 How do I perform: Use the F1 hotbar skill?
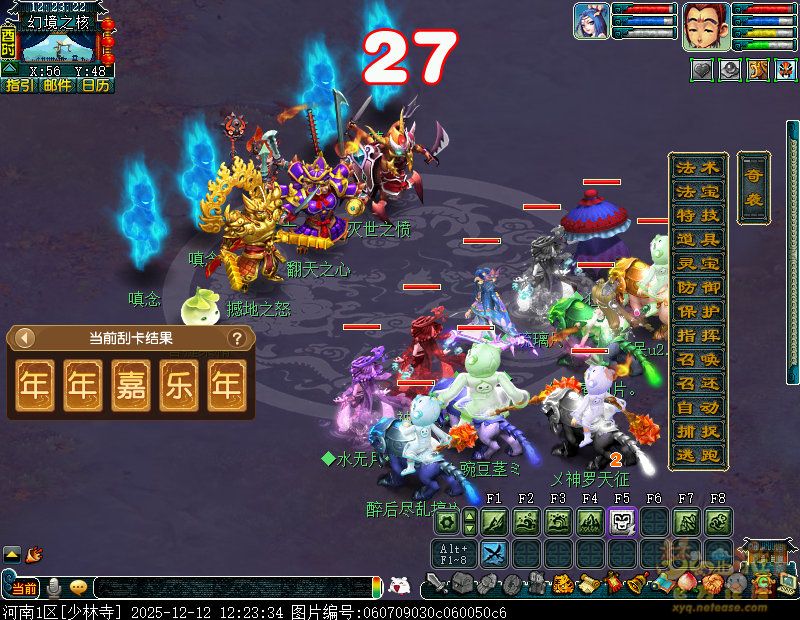[494, 521]
